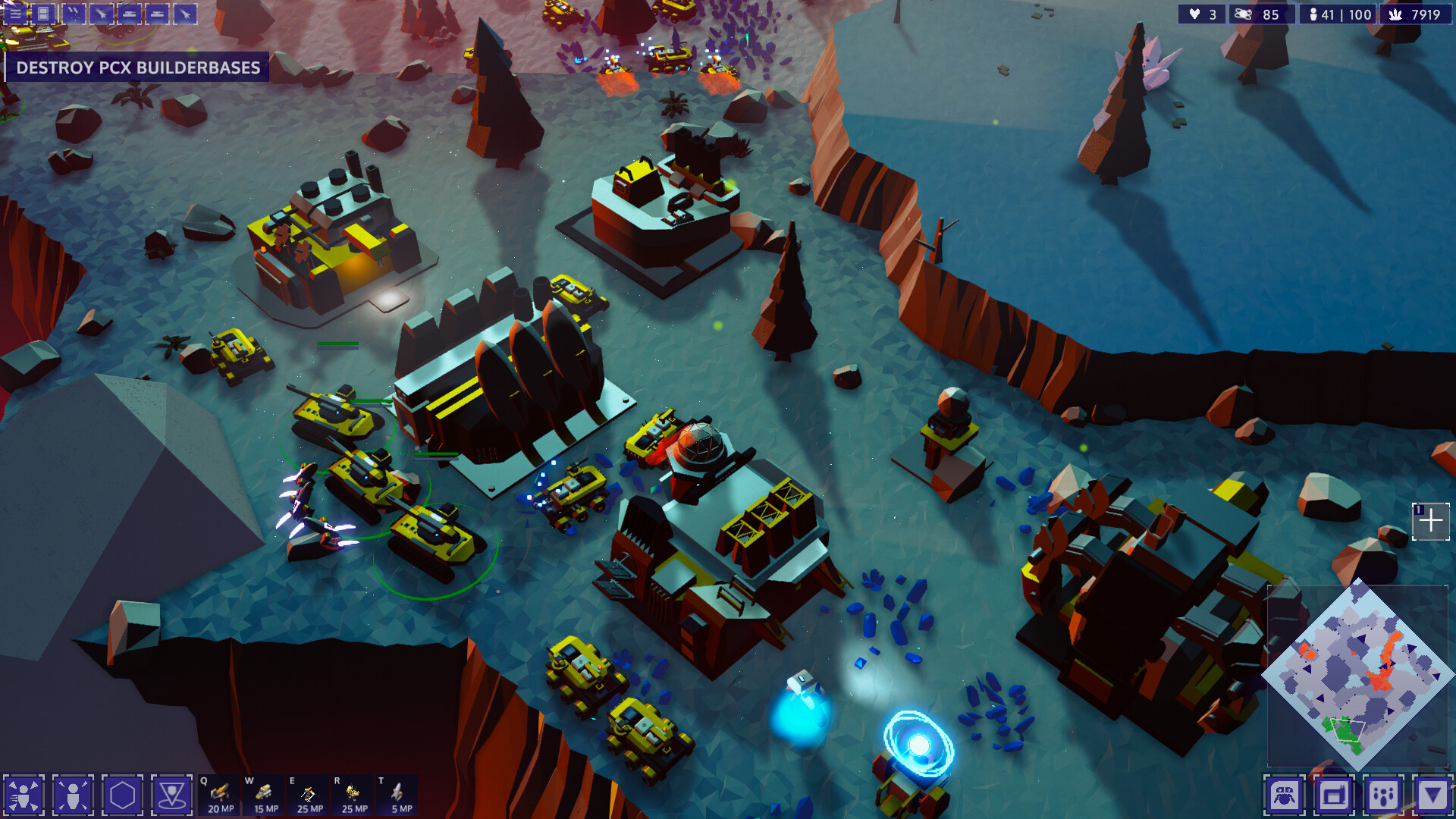Toggle the units overview icon at bottom right
This screenshot has height=819, width=1456.
1285,796
